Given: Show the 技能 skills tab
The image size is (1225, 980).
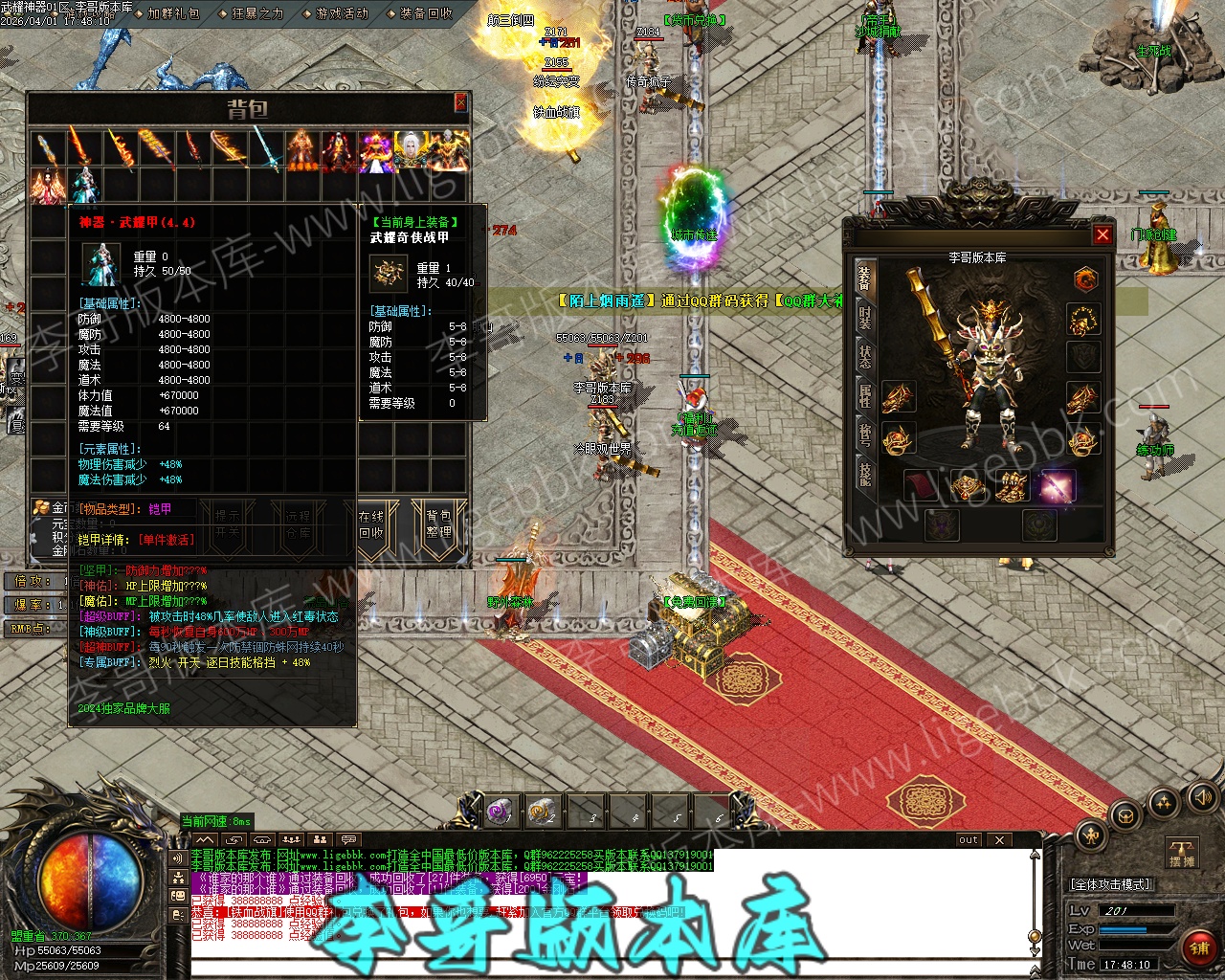Looking at the screenshot, I should tap(864, 473).
